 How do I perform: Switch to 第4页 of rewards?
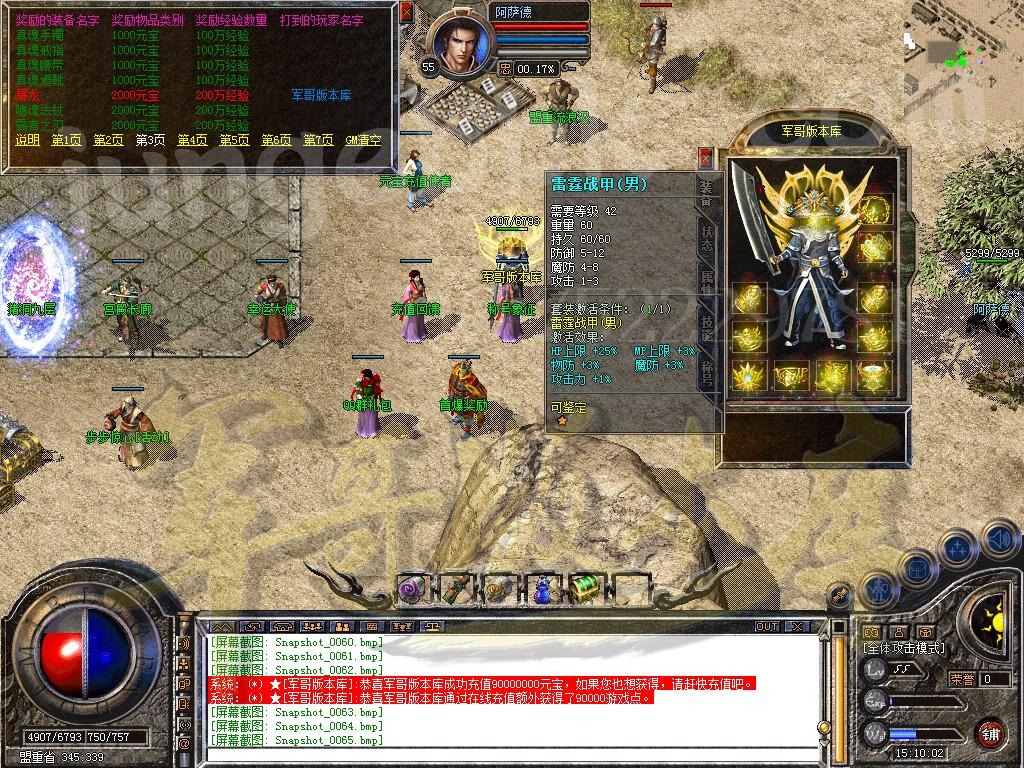pyautogui.click(x=192, y=140)
